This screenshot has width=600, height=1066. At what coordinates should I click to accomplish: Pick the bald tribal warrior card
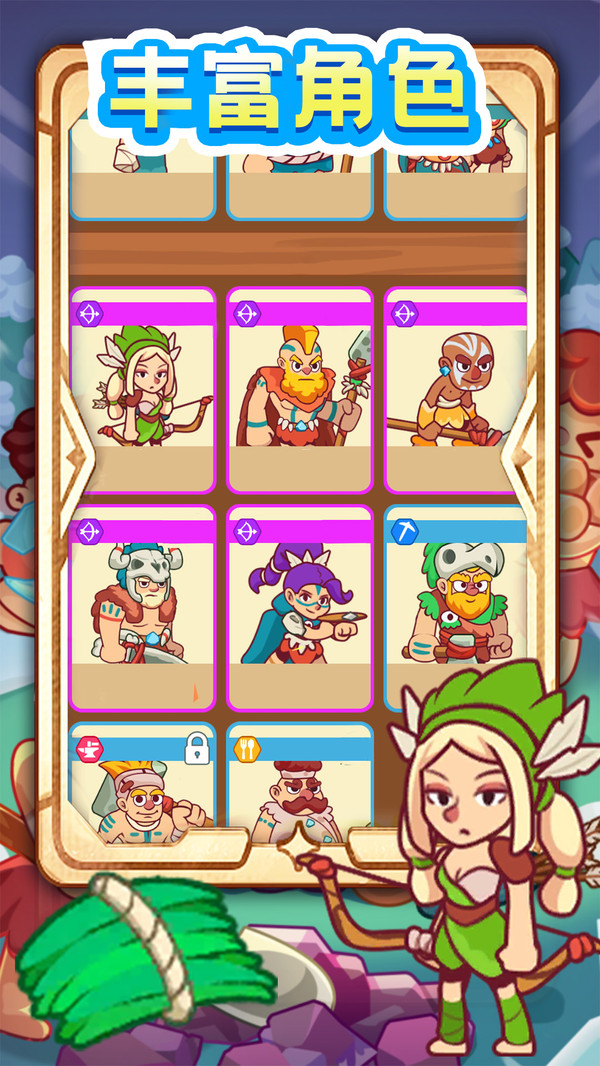455,390
